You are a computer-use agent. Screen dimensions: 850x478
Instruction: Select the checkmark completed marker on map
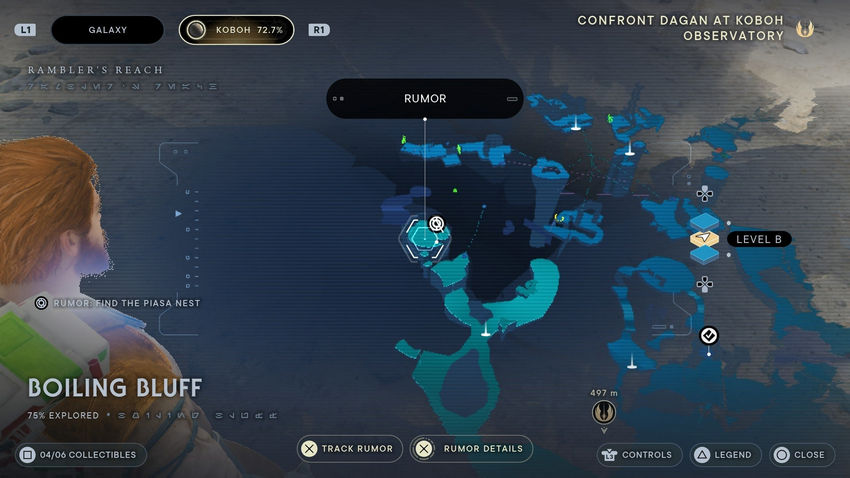pyautogui.click(x=709, y=335)
